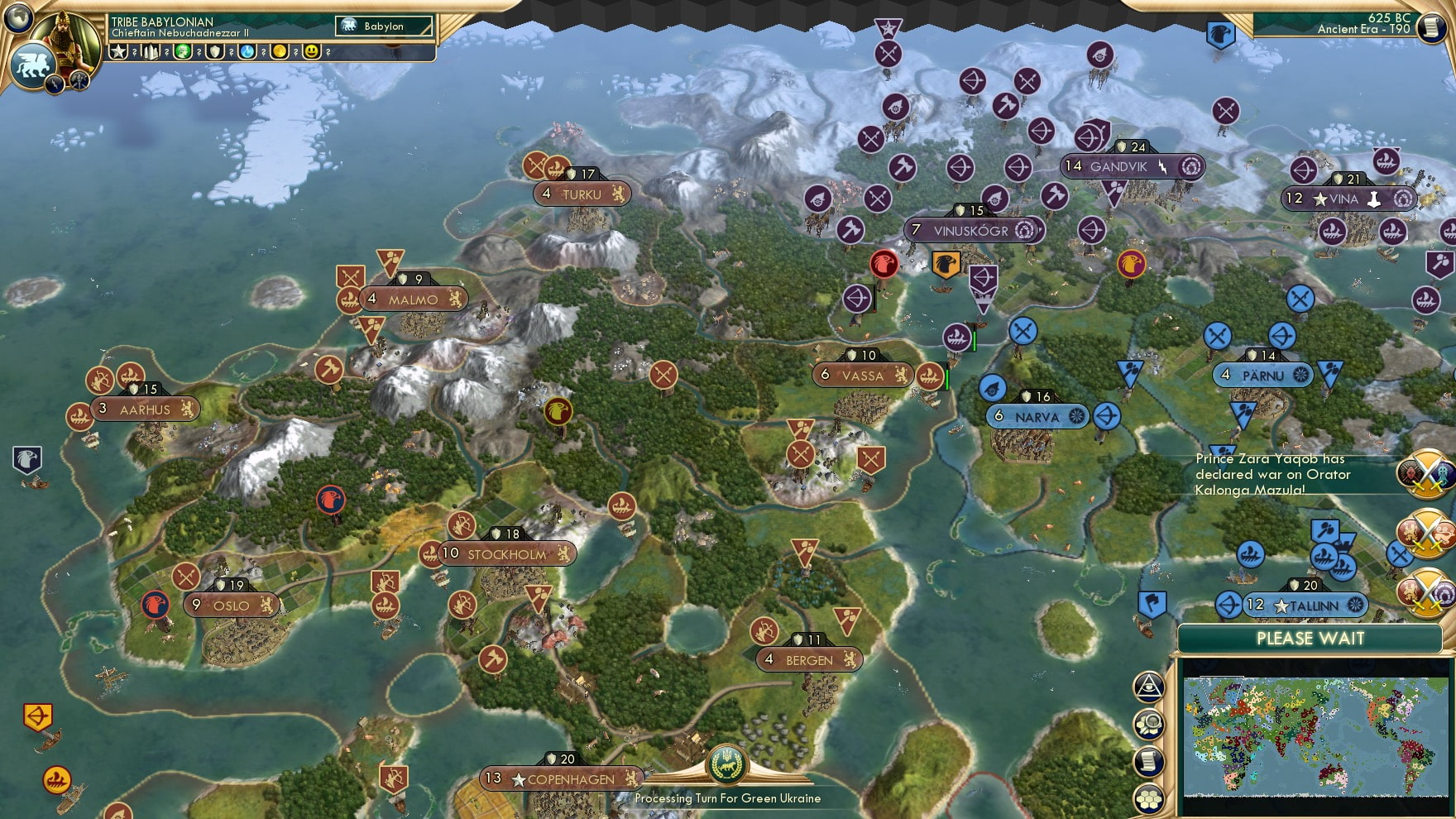Click the blue science flask indicator in the top panel
The height and width of the screenshot is (819, 1456).
245,51
